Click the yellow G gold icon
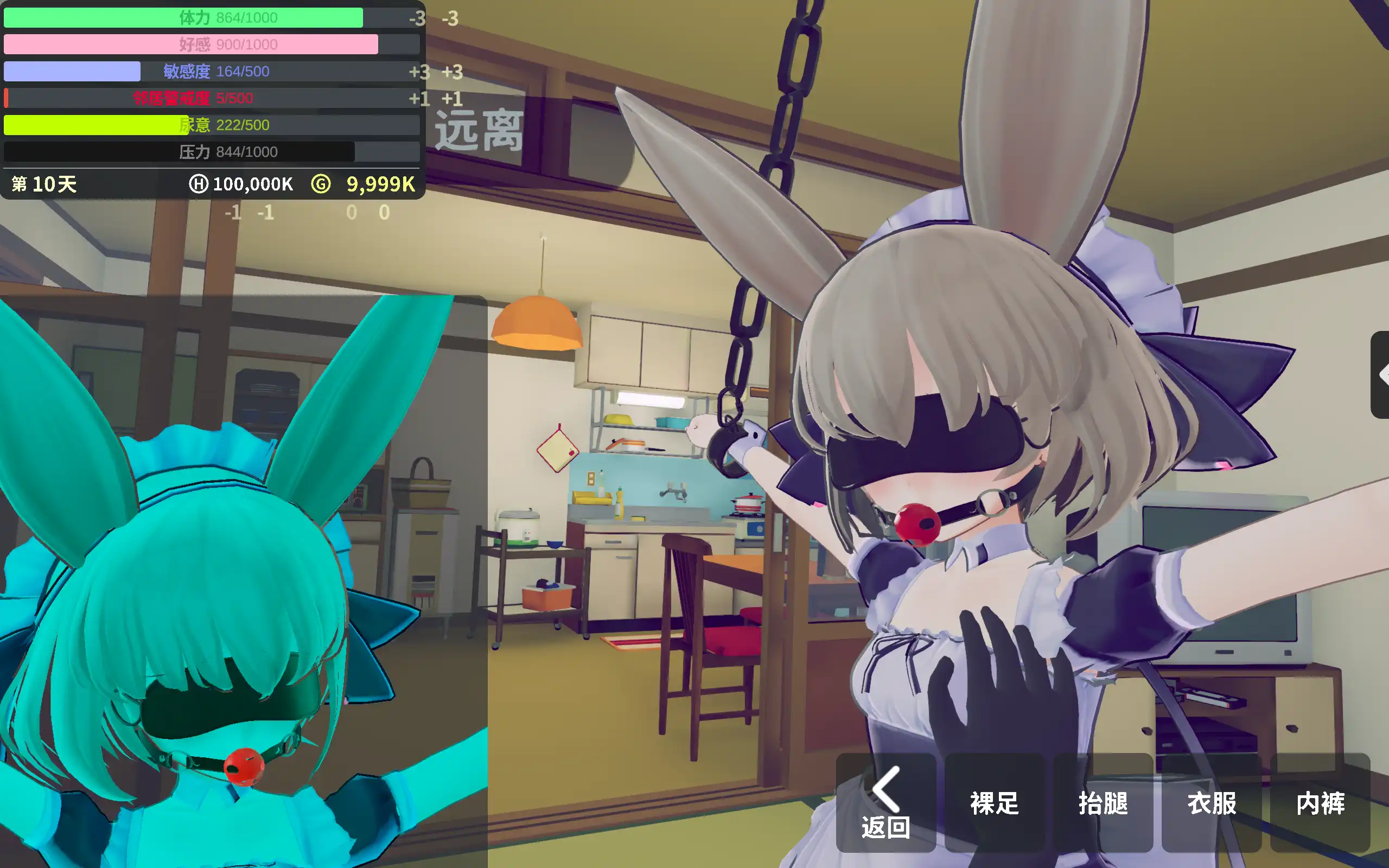 (322, 184)
